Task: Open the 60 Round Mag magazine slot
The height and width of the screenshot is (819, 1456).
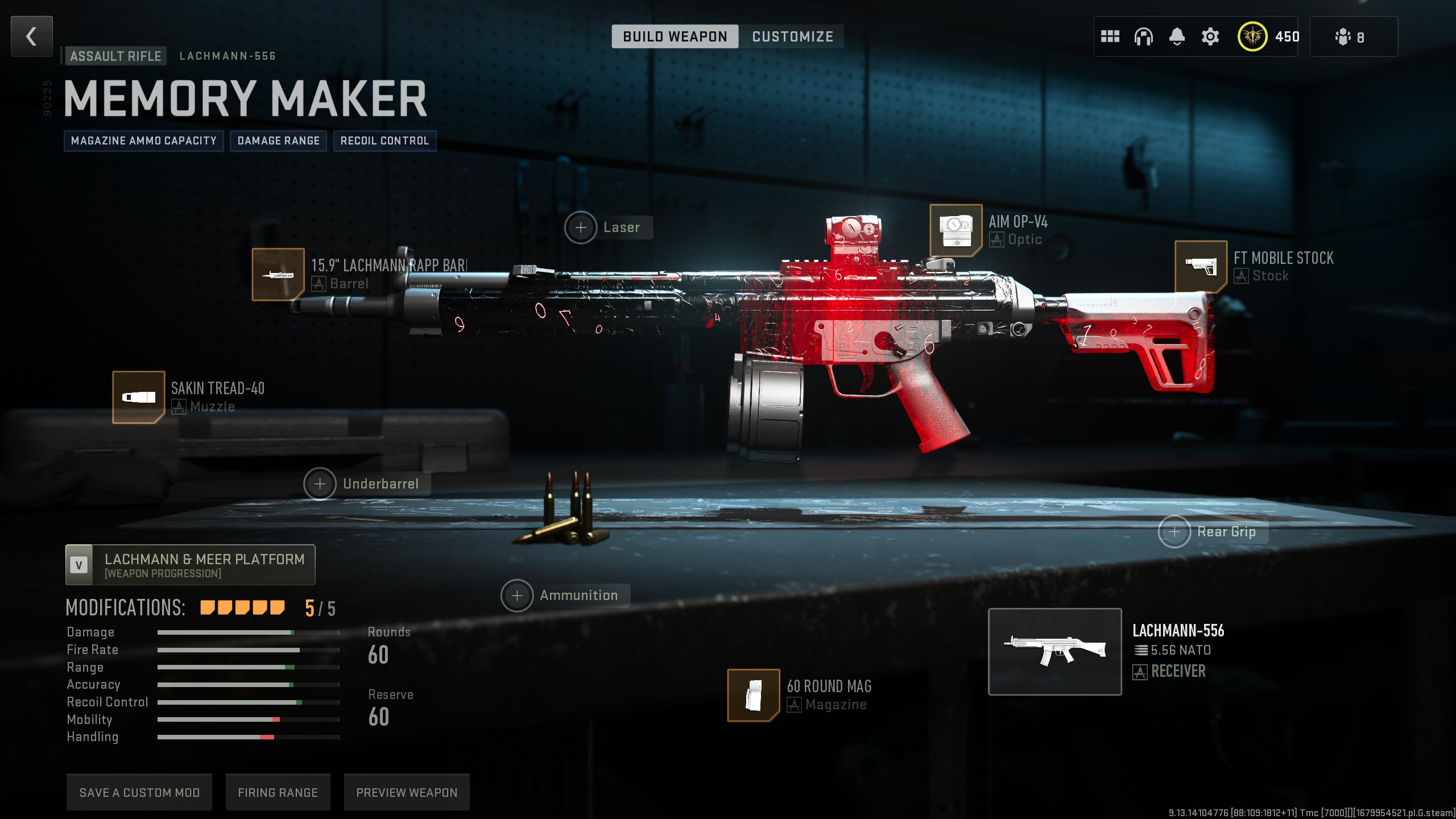Action: (x=754, y=695)
